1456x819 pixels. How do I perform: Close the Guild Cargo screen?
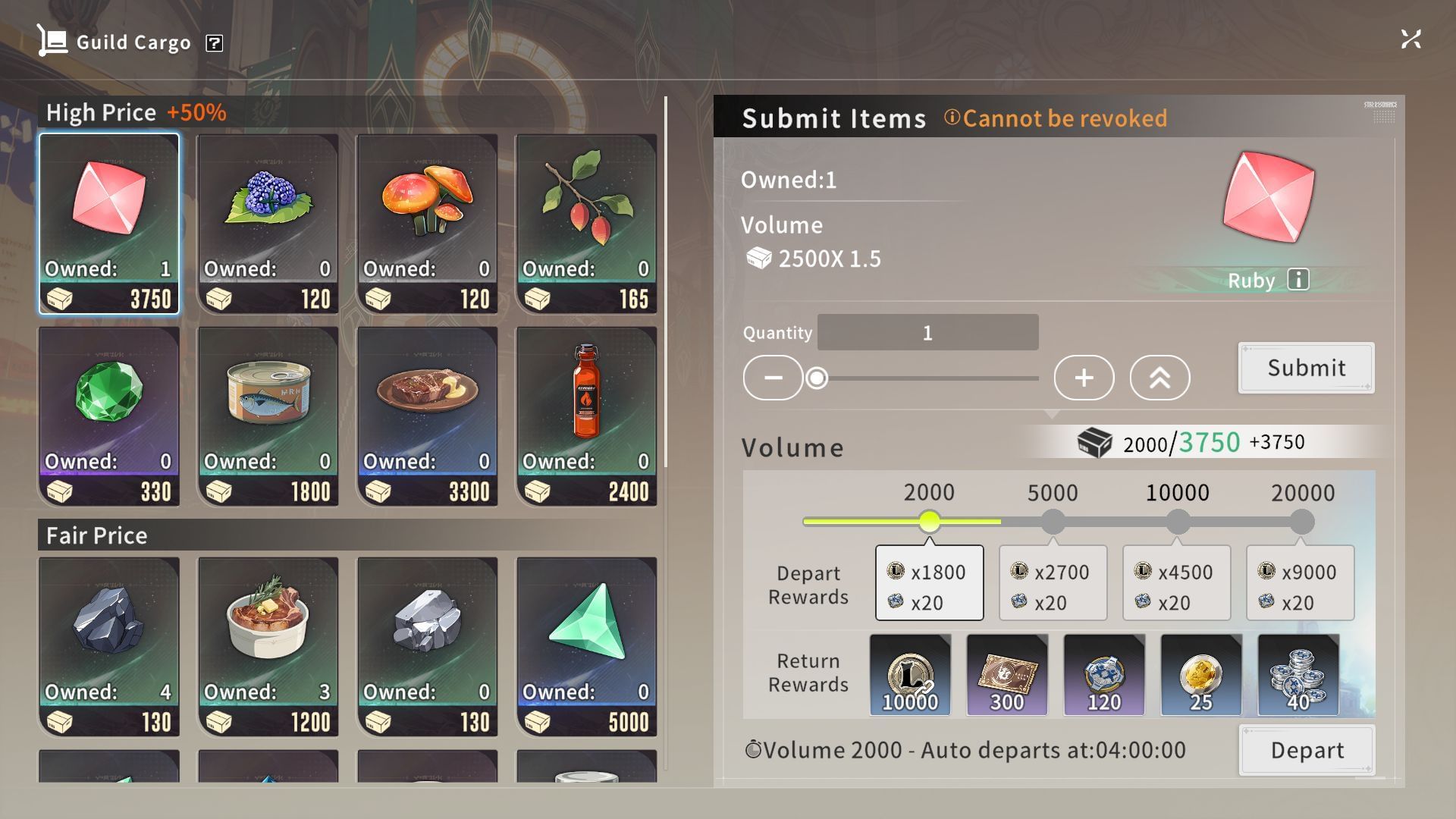[1410, 39]
